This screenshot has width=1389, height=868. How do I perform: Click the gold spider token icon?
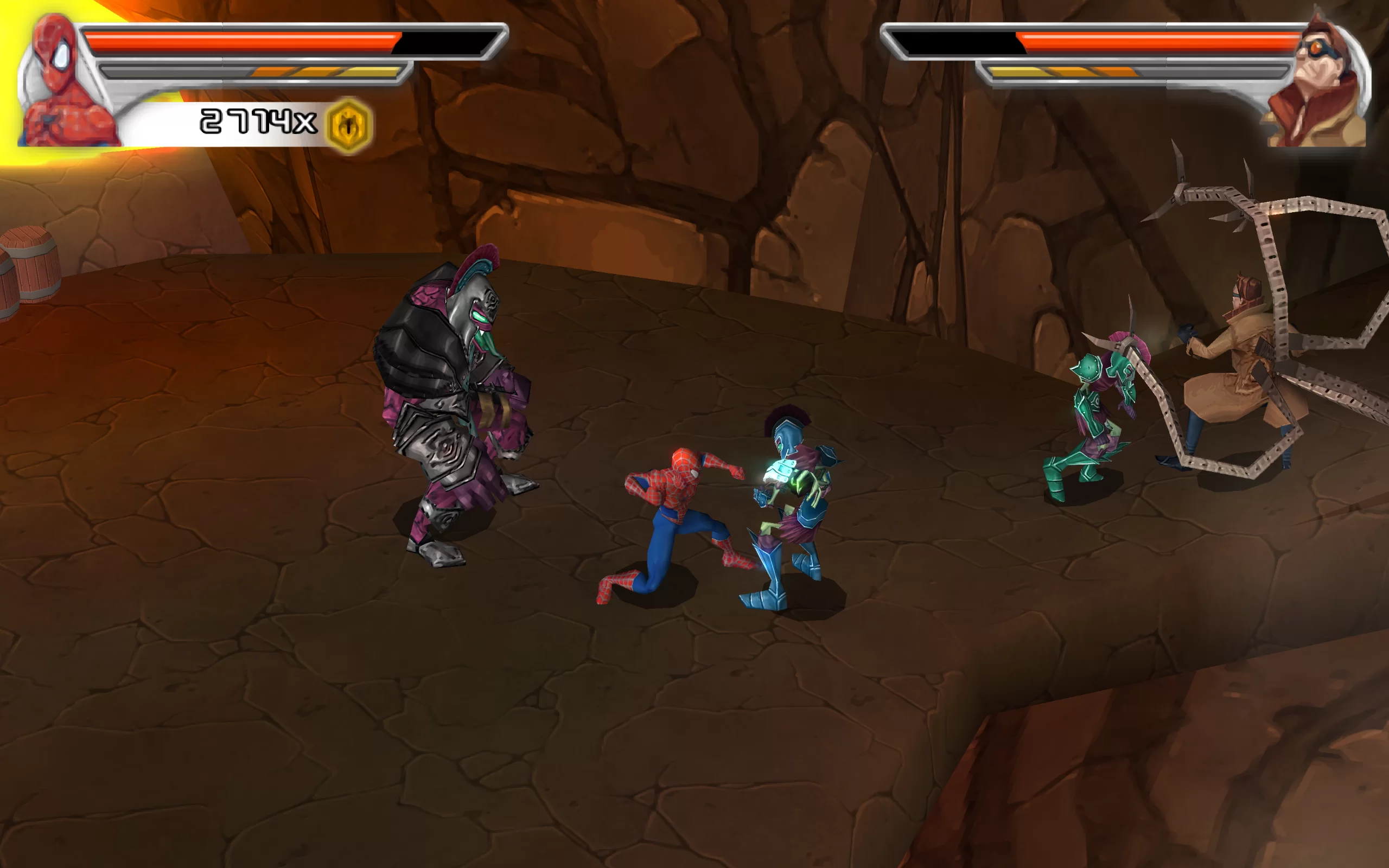(x=349, y=125)
